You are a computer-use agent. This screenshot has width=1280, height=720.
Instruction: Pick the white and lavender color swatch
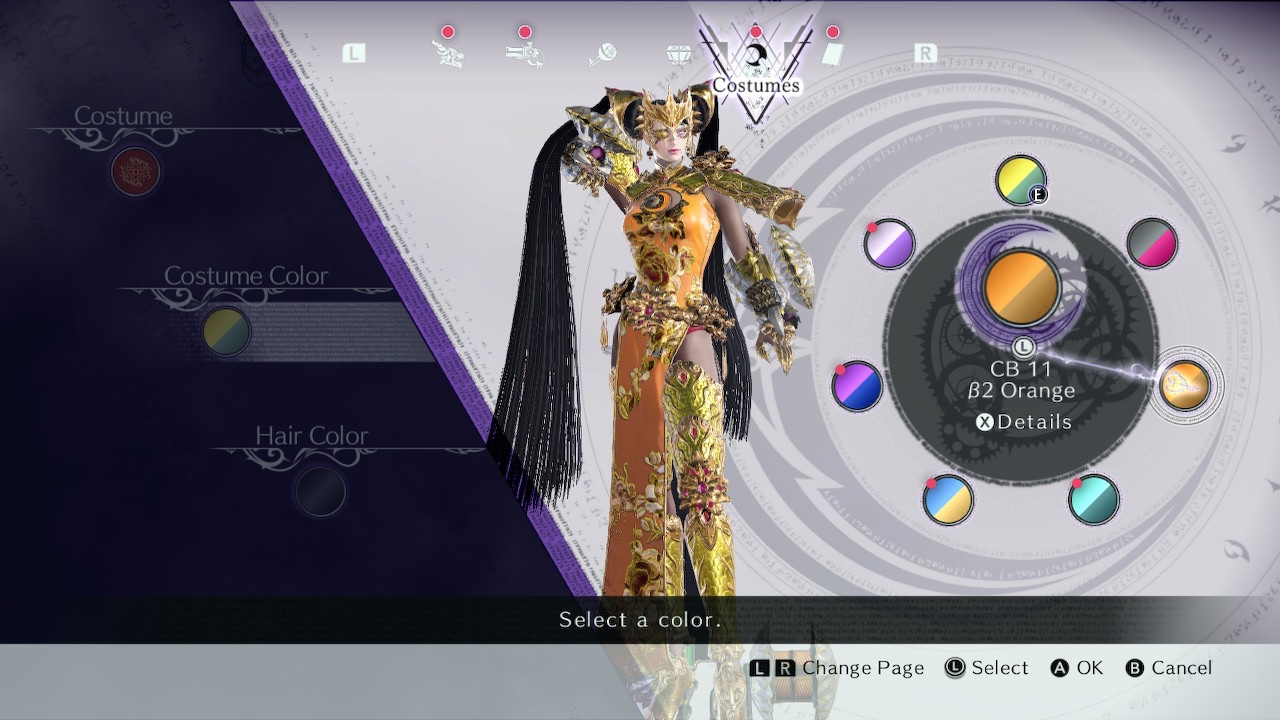point(889,244)
